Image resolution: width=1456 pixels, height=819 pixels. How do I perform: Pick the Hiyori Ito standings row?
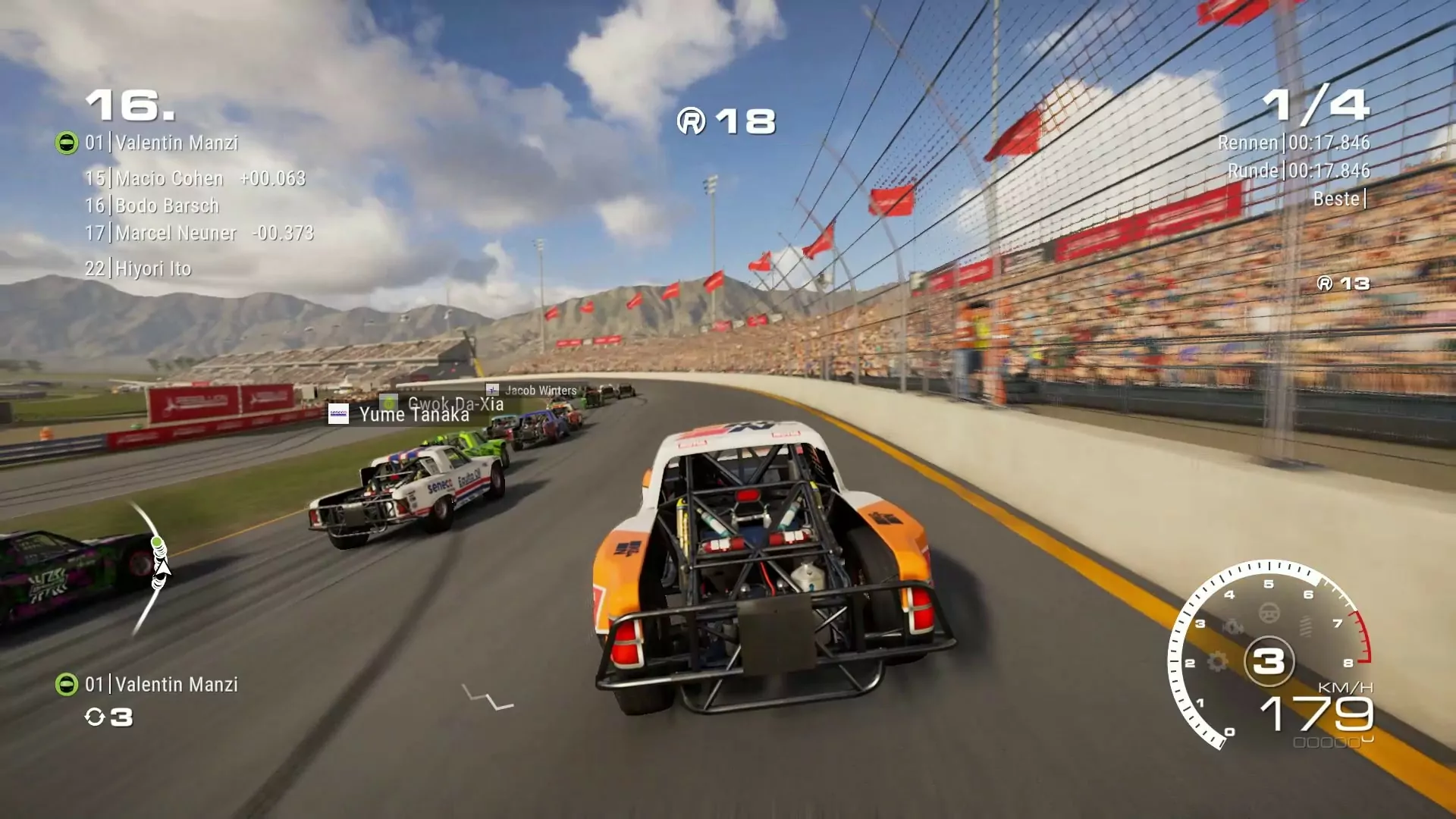pos(152,268)
